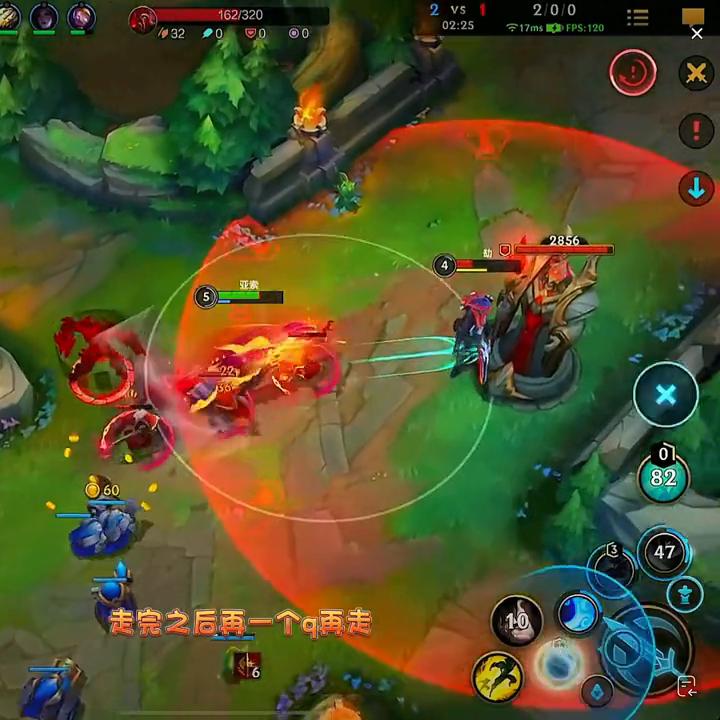Select the long-haired ally portrait
Screen dimensions: 720x720
coord(44,17)
